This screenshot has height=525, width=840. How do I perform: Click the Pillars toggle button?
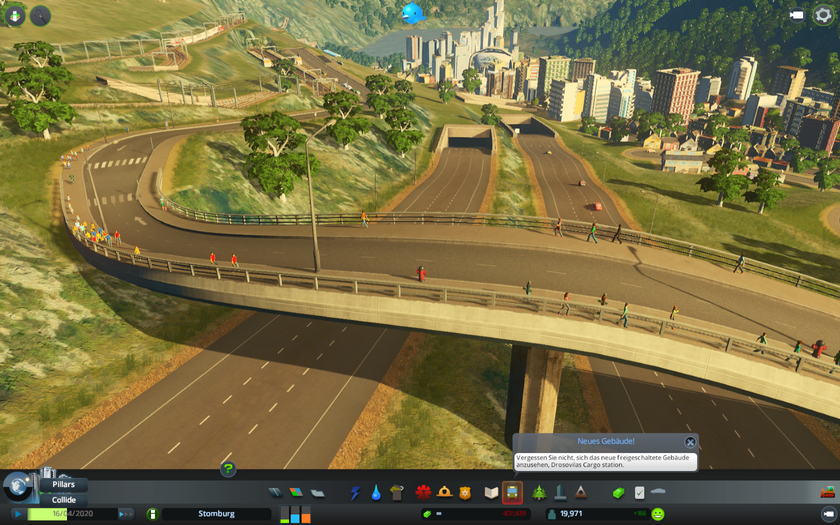pyautogui.click(x=64, y=485)
